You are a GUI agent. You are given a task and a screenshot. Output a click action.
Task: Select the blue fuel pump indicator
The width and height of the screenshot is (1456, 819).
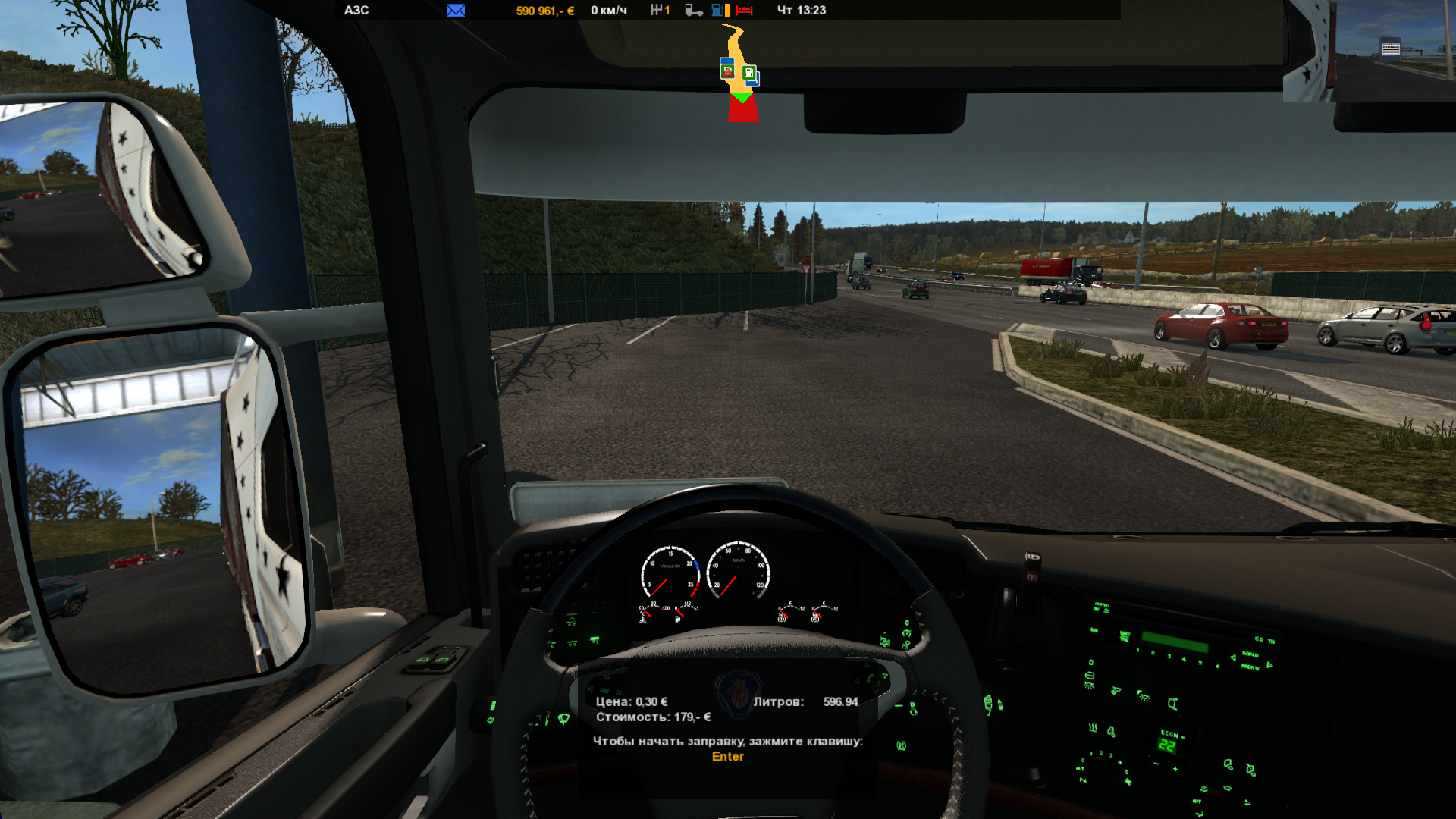[717, 11]
